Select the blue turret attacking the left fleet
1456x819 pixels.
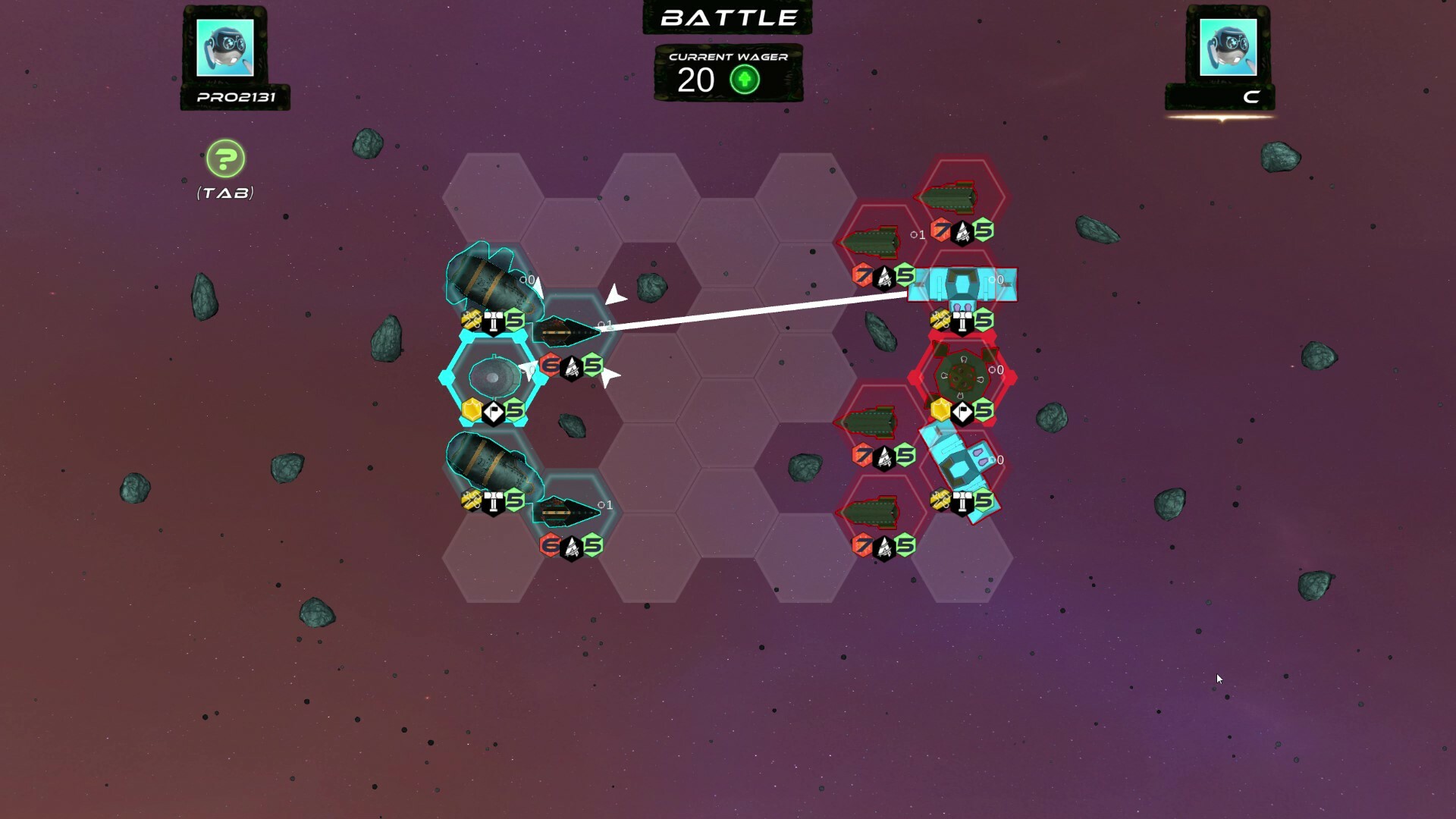[x=962, y=285]
